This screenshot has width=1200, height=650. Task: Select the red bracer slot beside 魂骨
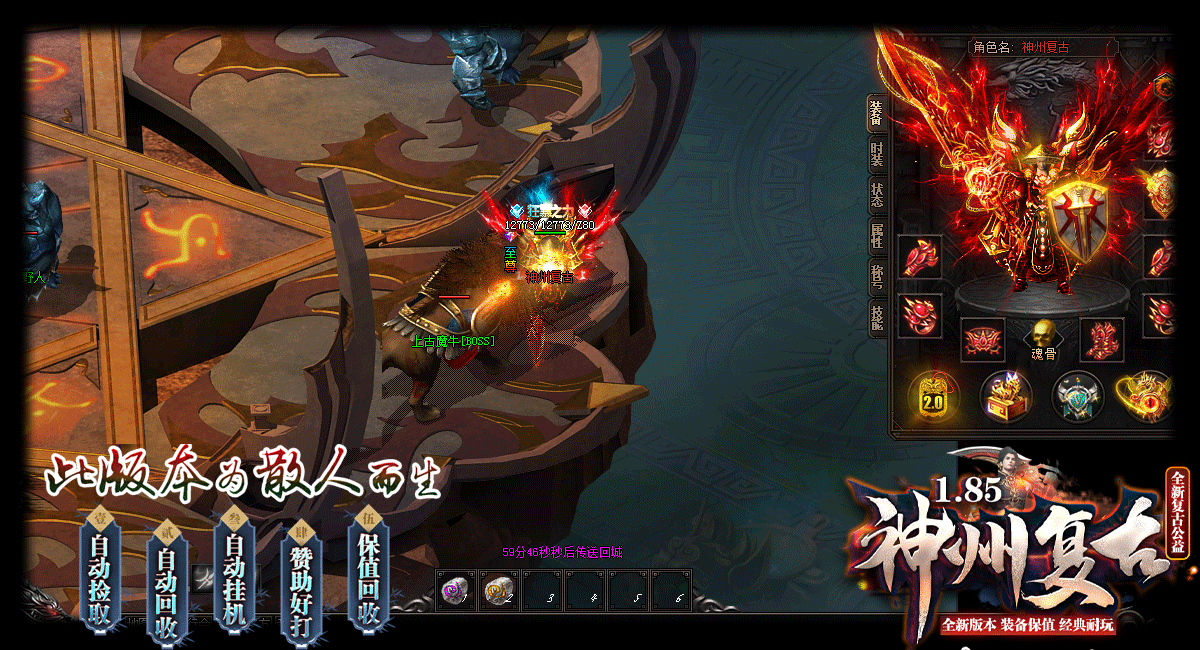click(x=982, y=340)
